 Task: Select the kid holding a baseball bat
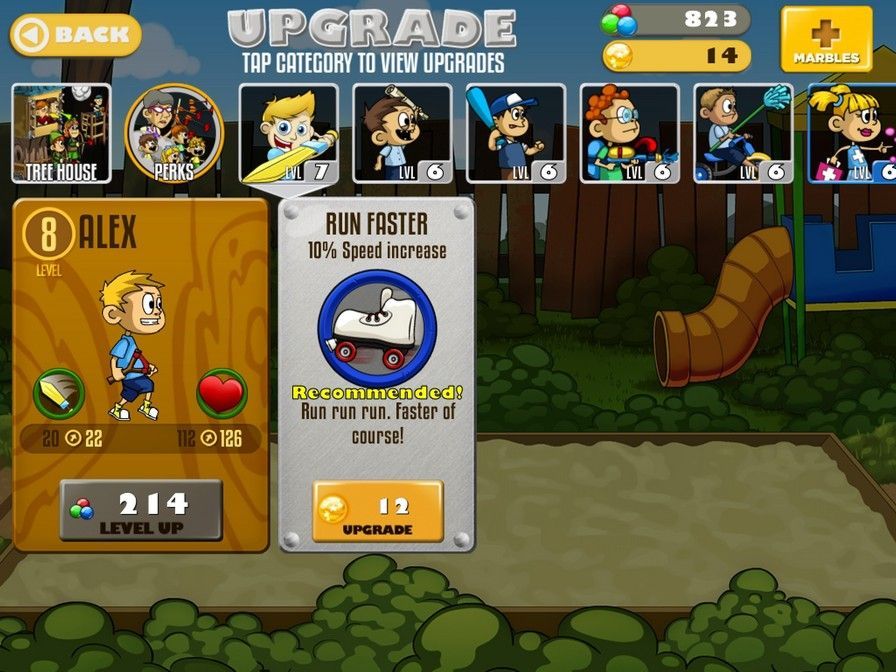(515, 134)
